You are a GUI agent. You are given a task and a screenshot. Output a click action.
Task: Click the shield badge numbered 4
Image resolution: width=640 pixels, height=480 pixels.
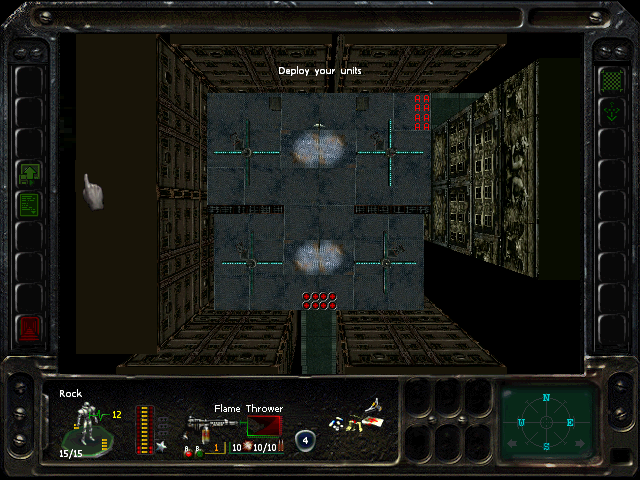[x=304, y=440]
